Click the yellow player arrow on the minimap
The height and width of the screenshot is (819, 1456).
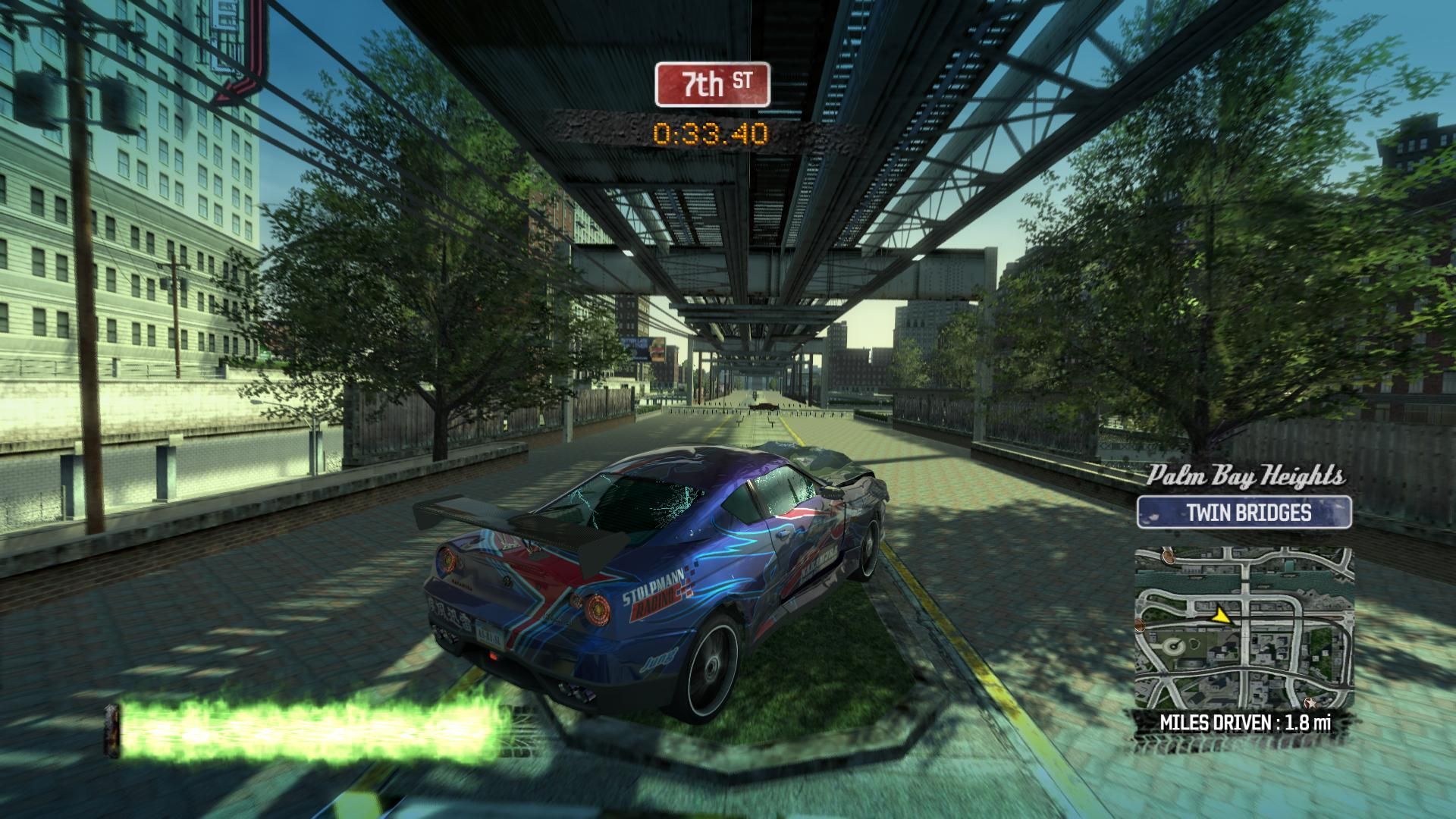1220,617
